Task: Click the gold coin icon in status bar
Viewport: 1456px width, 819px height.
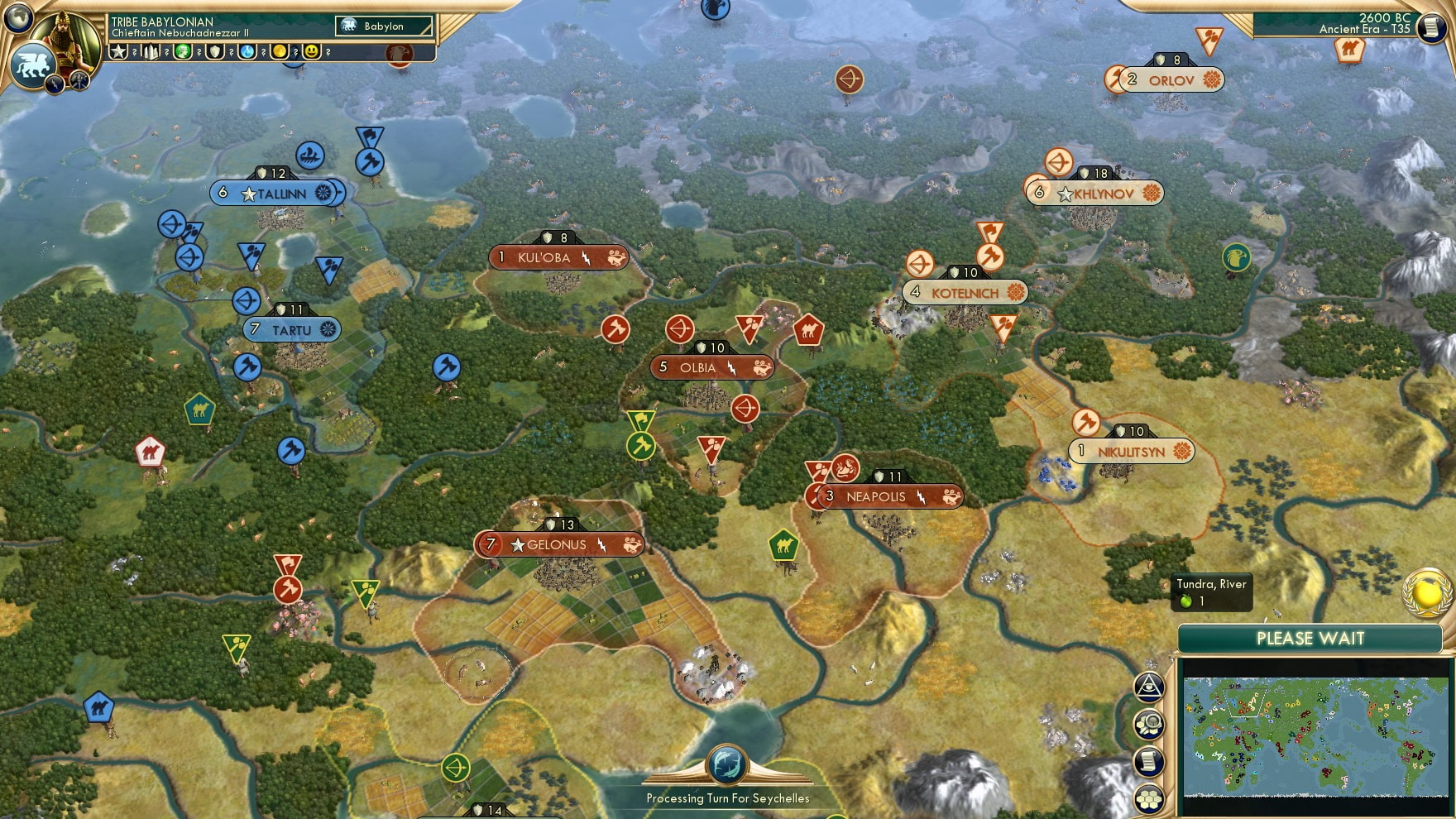Action: (x=280, y=52)
